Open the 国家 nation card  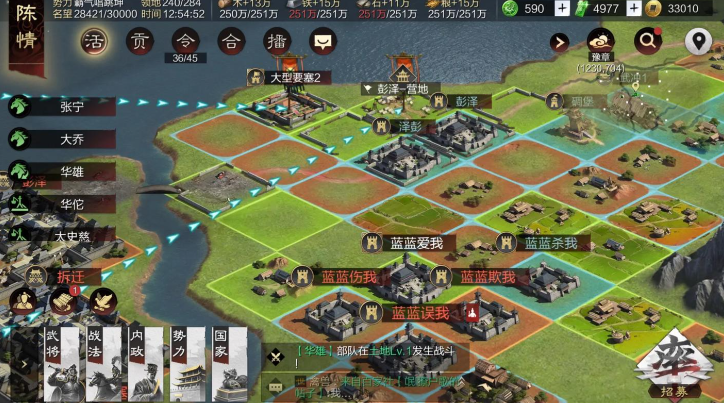point(228,365)
